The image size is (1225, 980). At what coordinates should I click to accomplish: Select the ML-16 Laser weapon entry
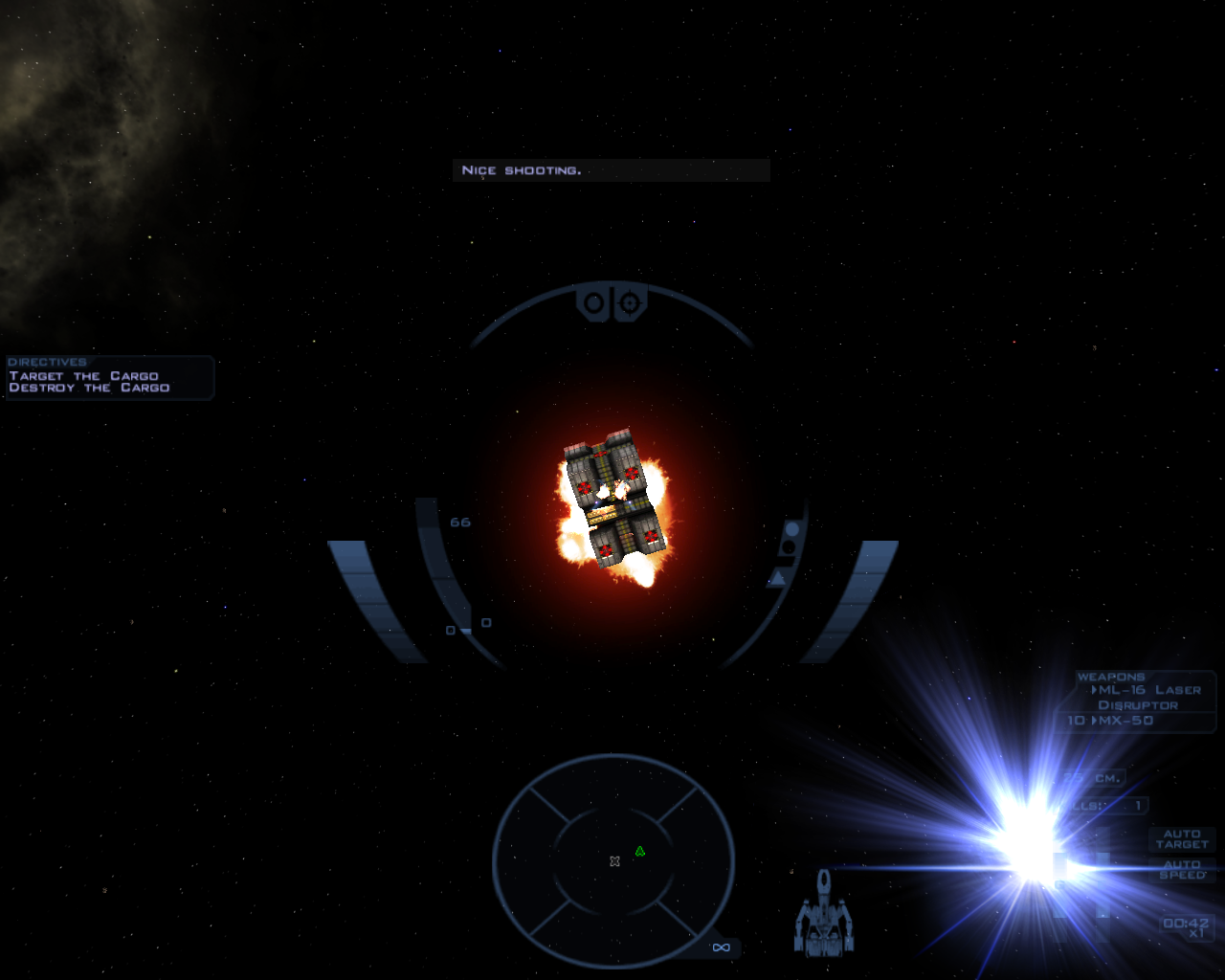[x=1148, y=690]
